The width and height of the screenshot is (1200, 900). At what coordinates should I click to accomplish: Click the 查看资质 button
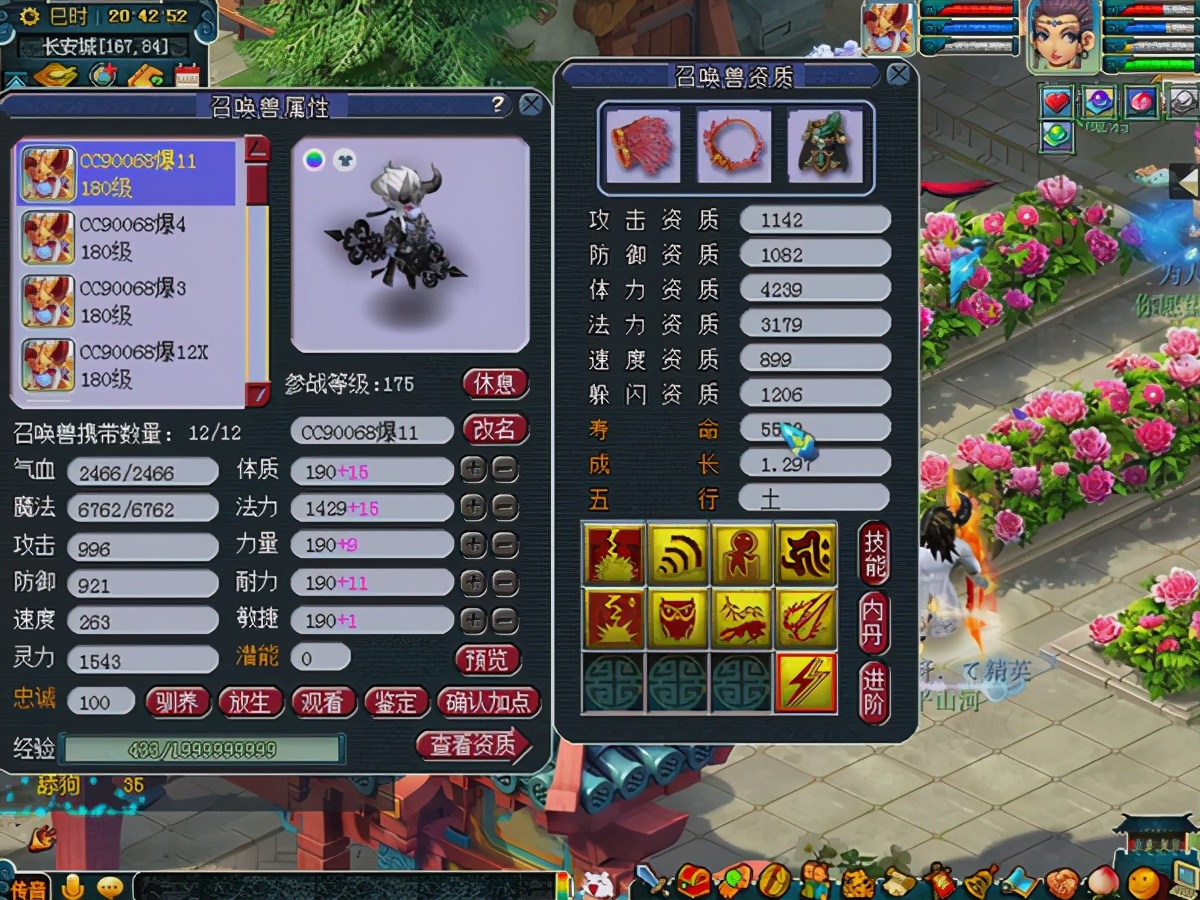click(472, 745)
